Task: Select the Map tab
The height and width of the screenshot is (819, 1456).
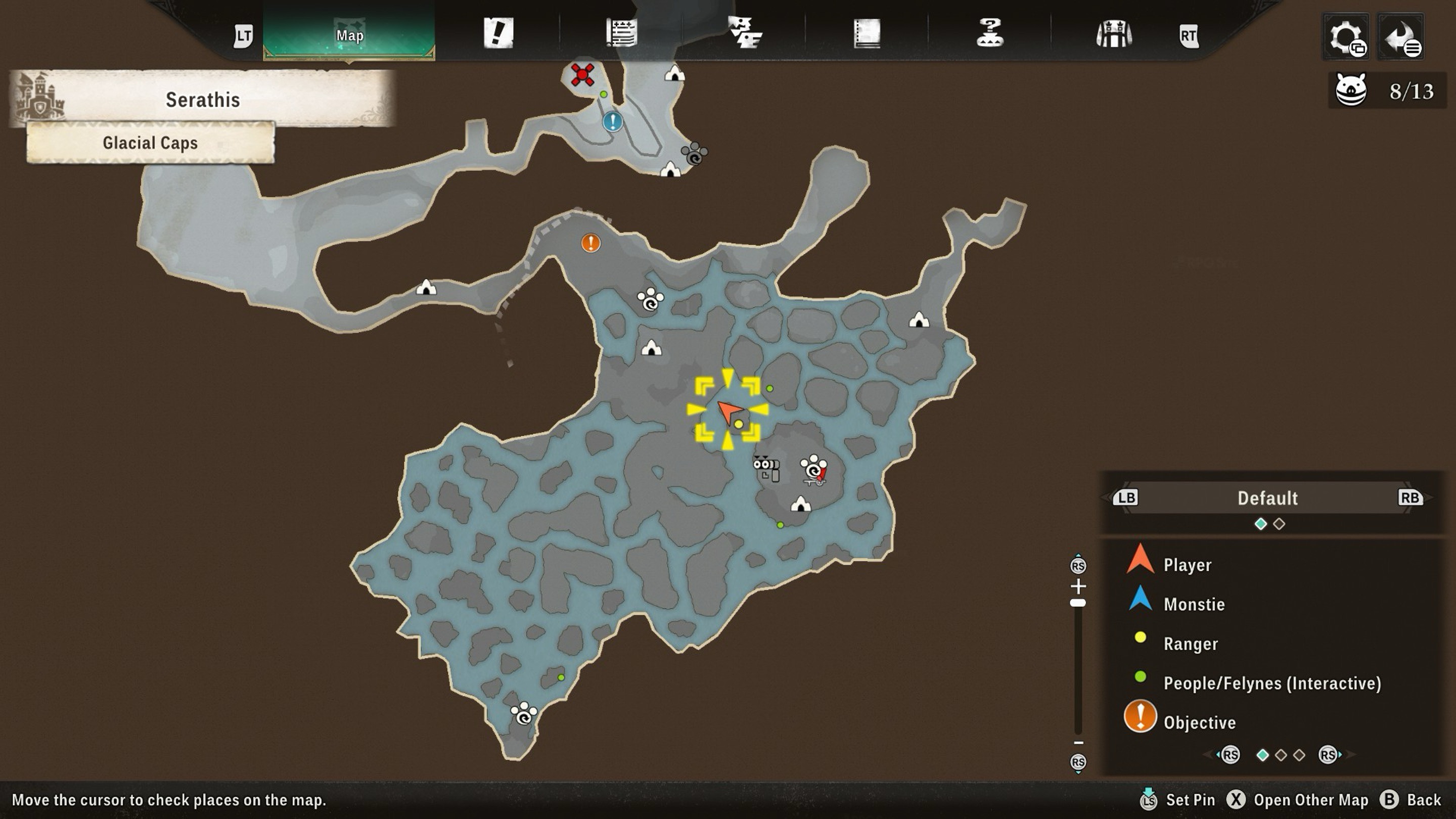Action: pyautogui.click(x=349, y=35)
